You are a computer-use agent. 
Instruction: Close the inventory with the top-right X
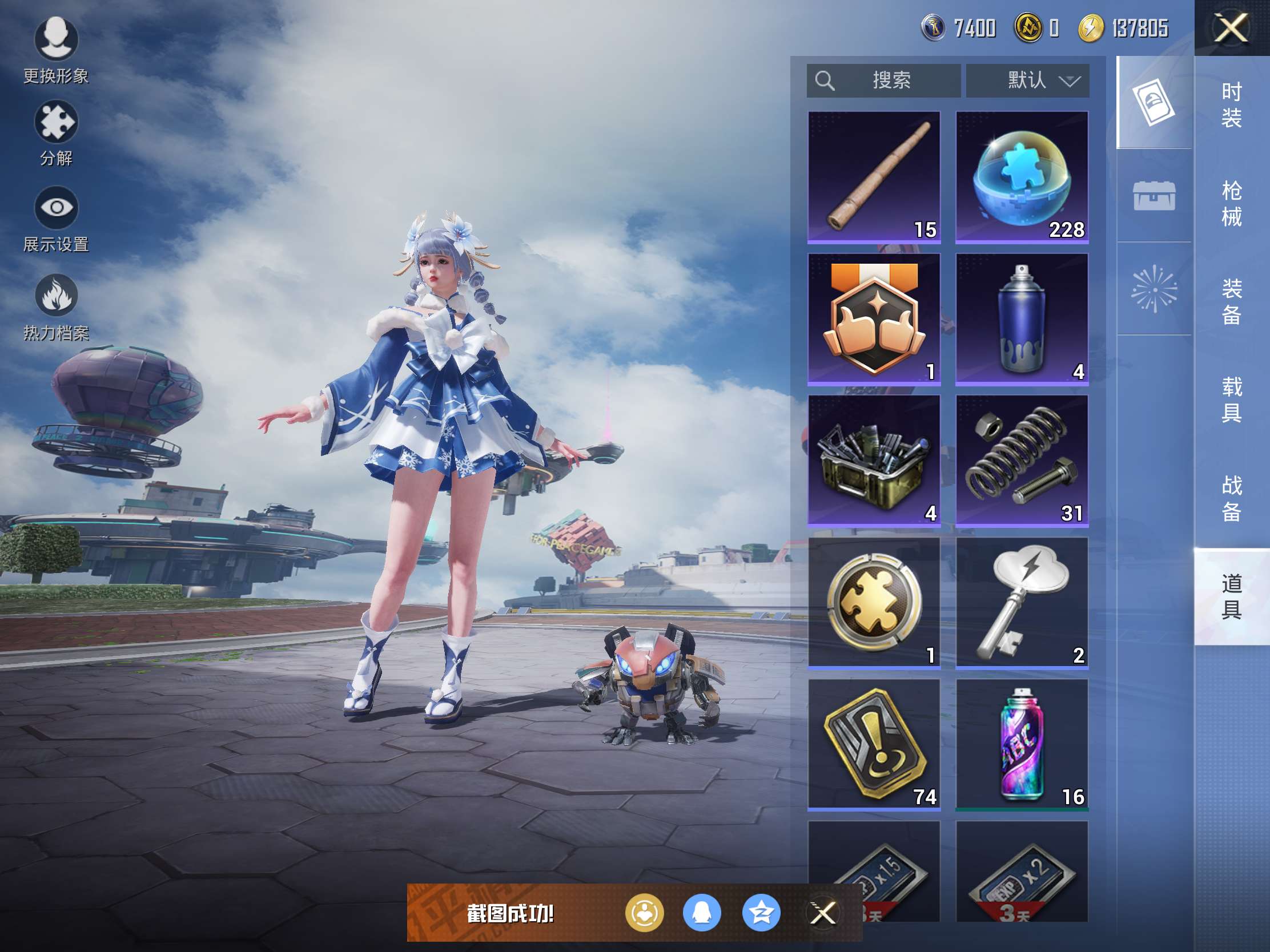click(1231, 28)
